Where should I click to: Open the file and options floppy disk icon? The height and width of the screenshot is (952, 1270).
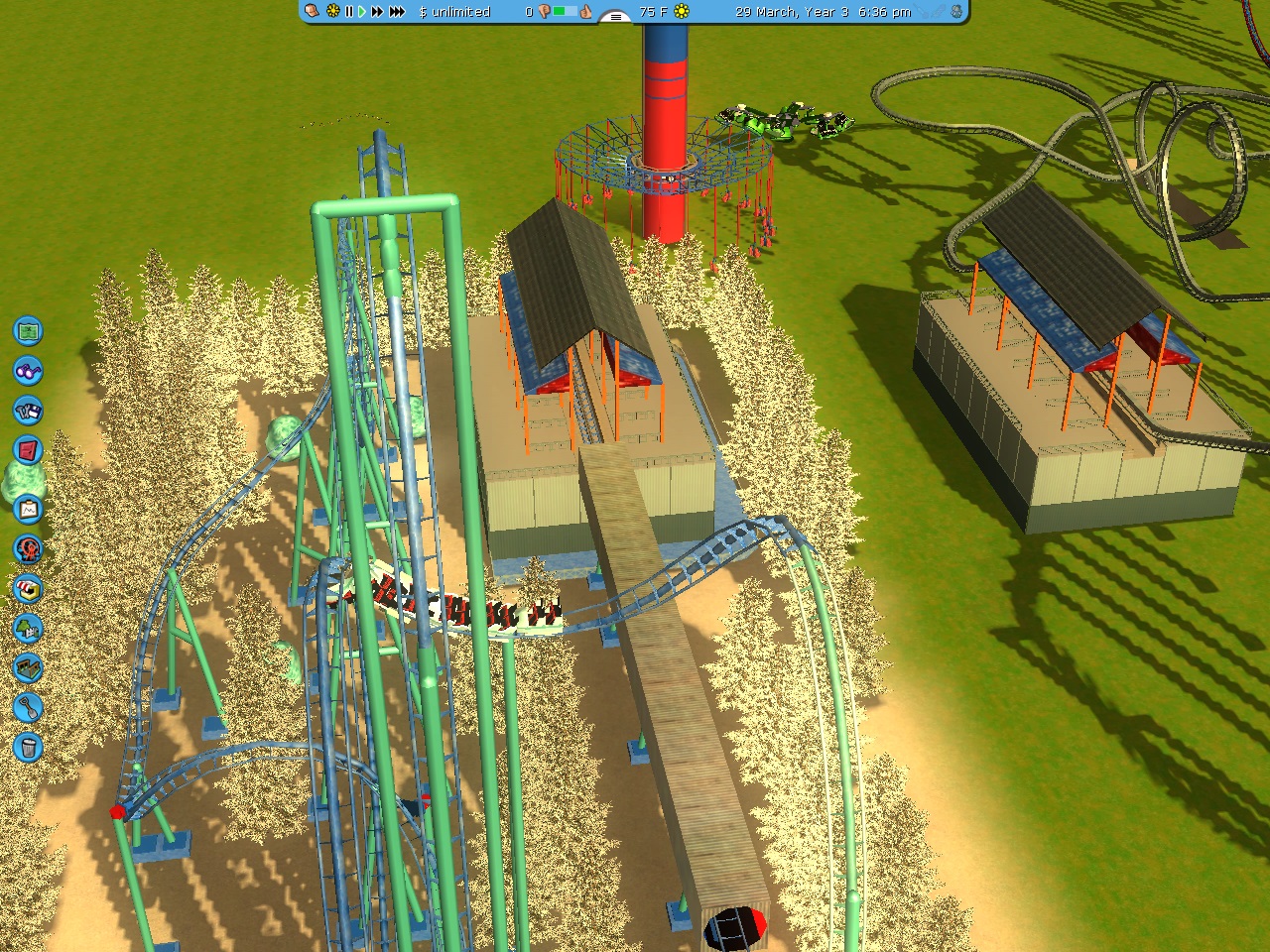pyautogui.click(x=29, y=411)
